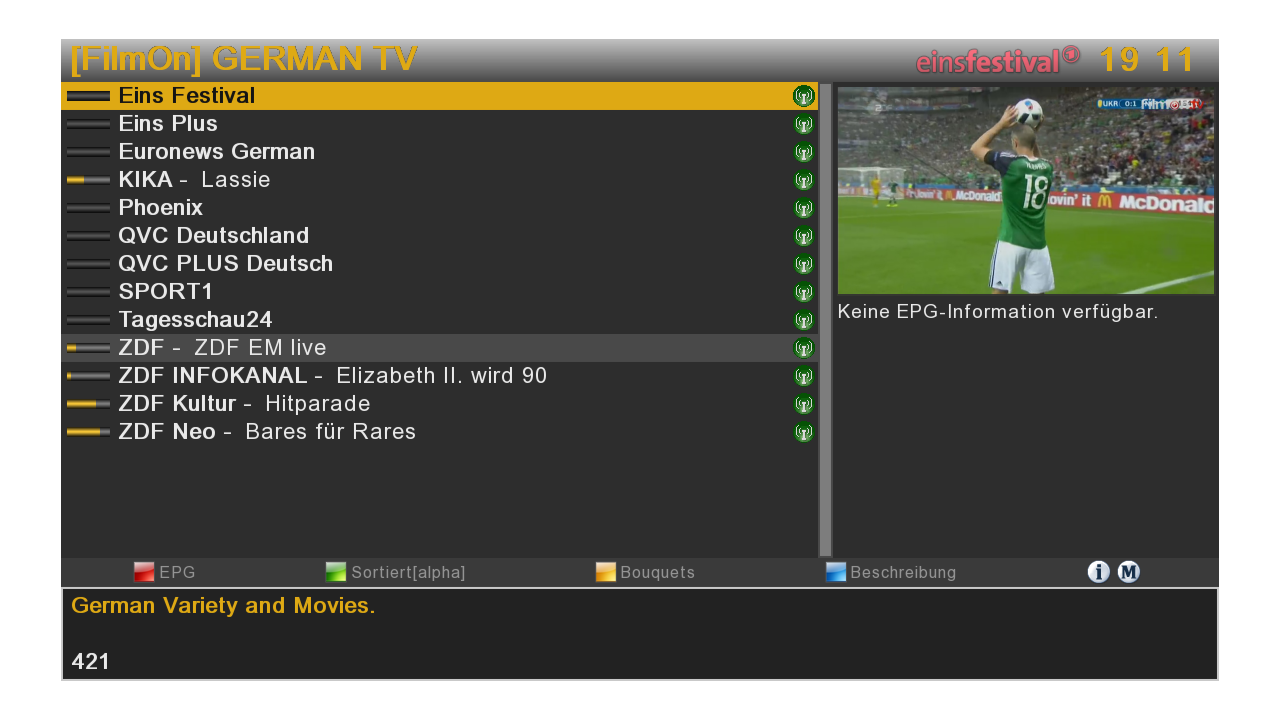
Task: Click the live football preview thumbnail
Action: click(x=1025, y=190)
